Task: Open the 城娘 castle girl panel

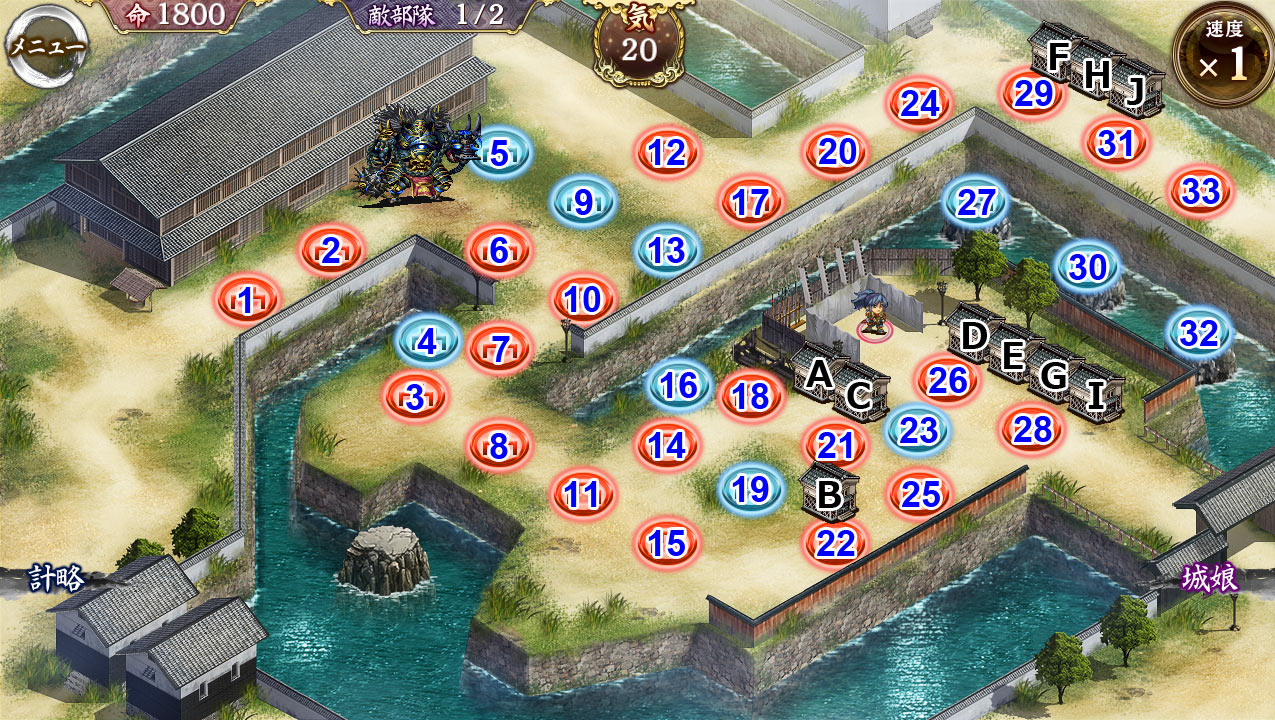Action: point(1210,578)
